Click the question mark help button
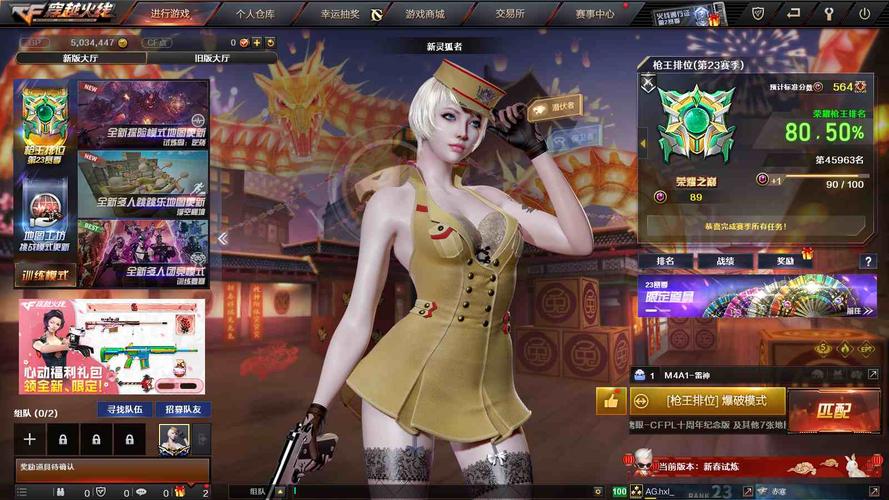Image resolution: width=889 pixels, height=500 pixels. point(868,261)
